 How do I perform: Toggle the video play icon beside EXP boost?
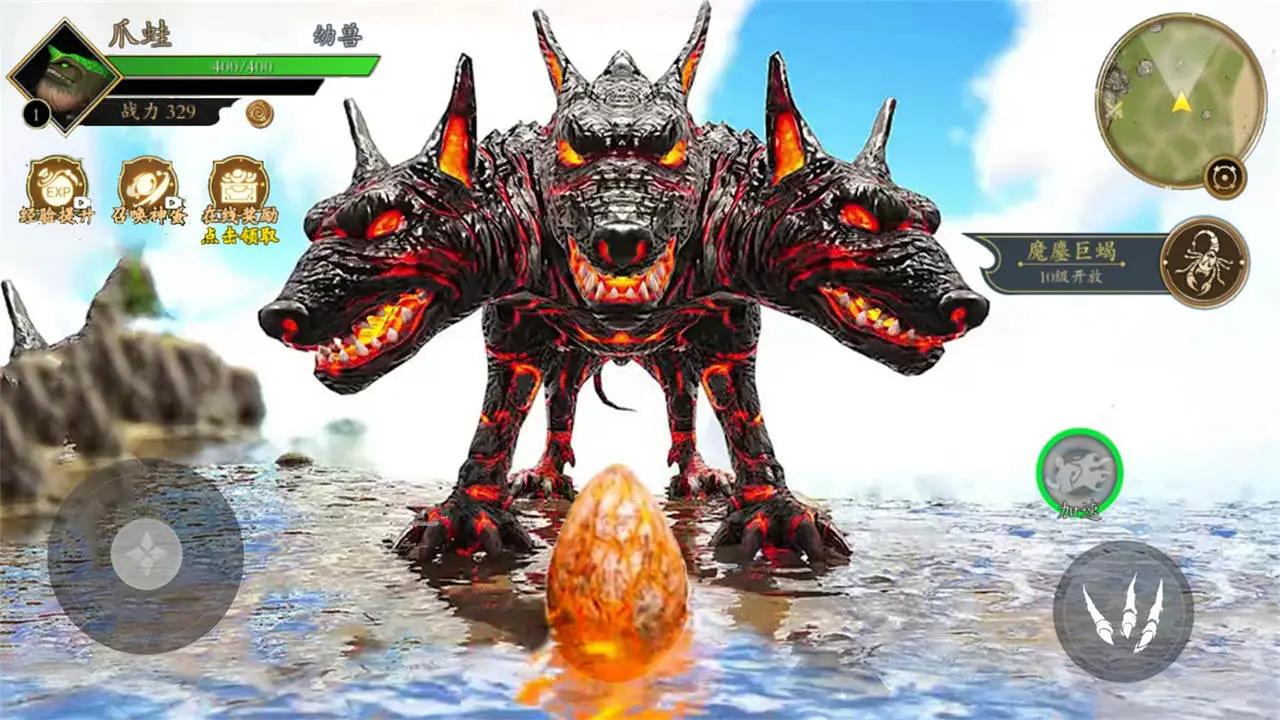pyautogui.click(x=80, y=201)
